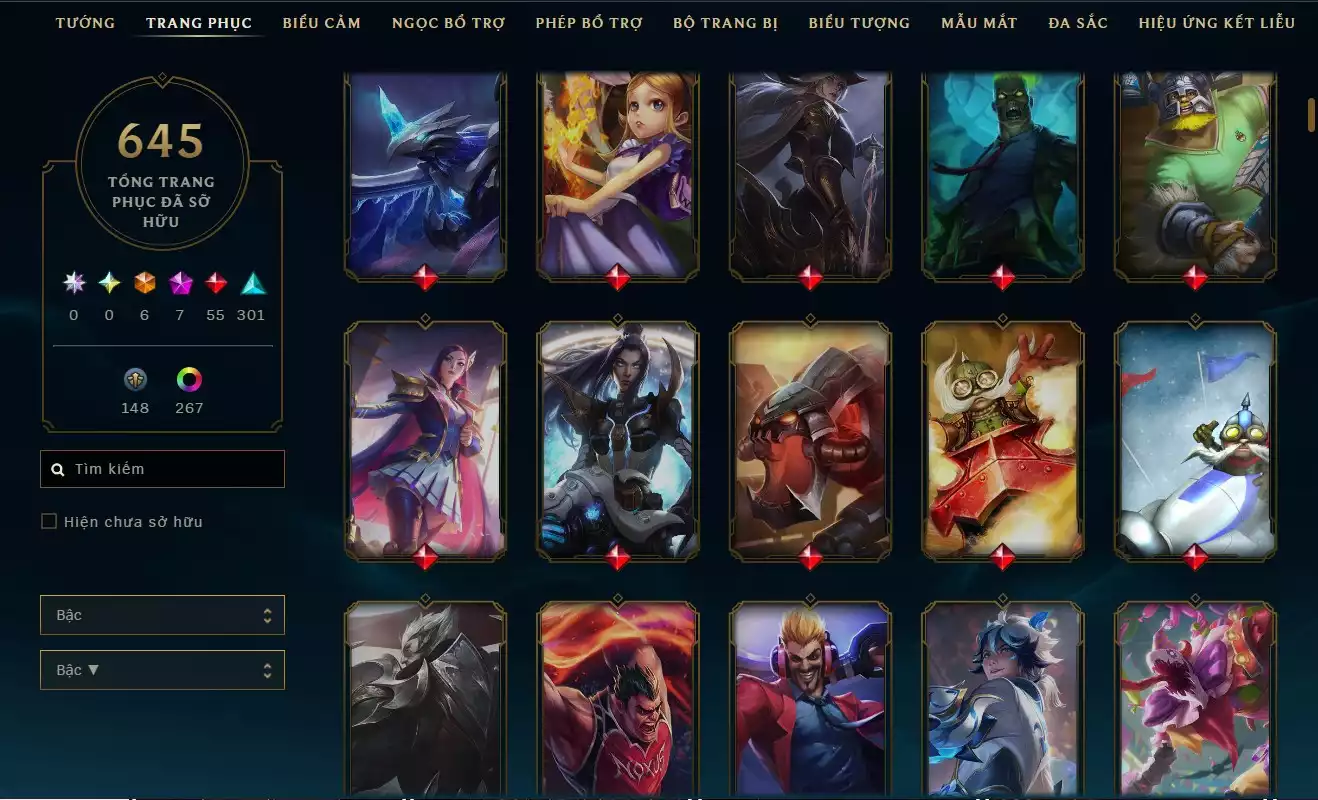Click the yellow mythic rarity gem icon

[108, 284]
